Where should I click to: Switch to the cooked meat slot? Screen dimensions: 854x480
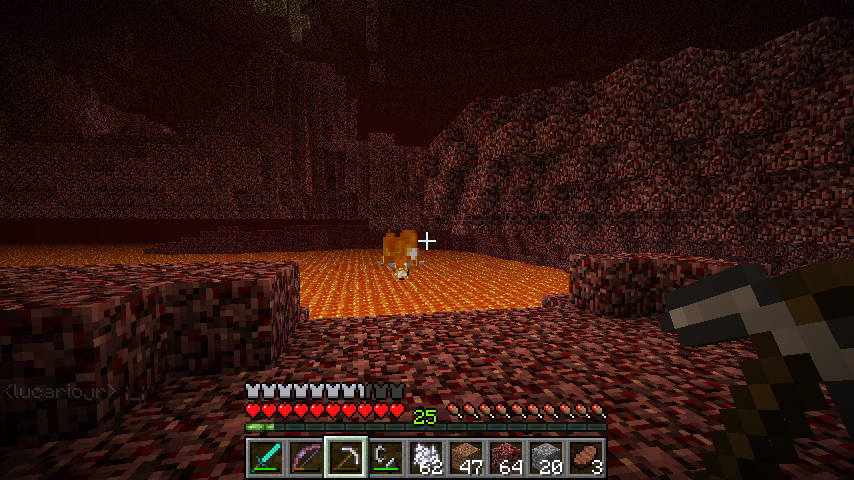click(x=586, y=457)
